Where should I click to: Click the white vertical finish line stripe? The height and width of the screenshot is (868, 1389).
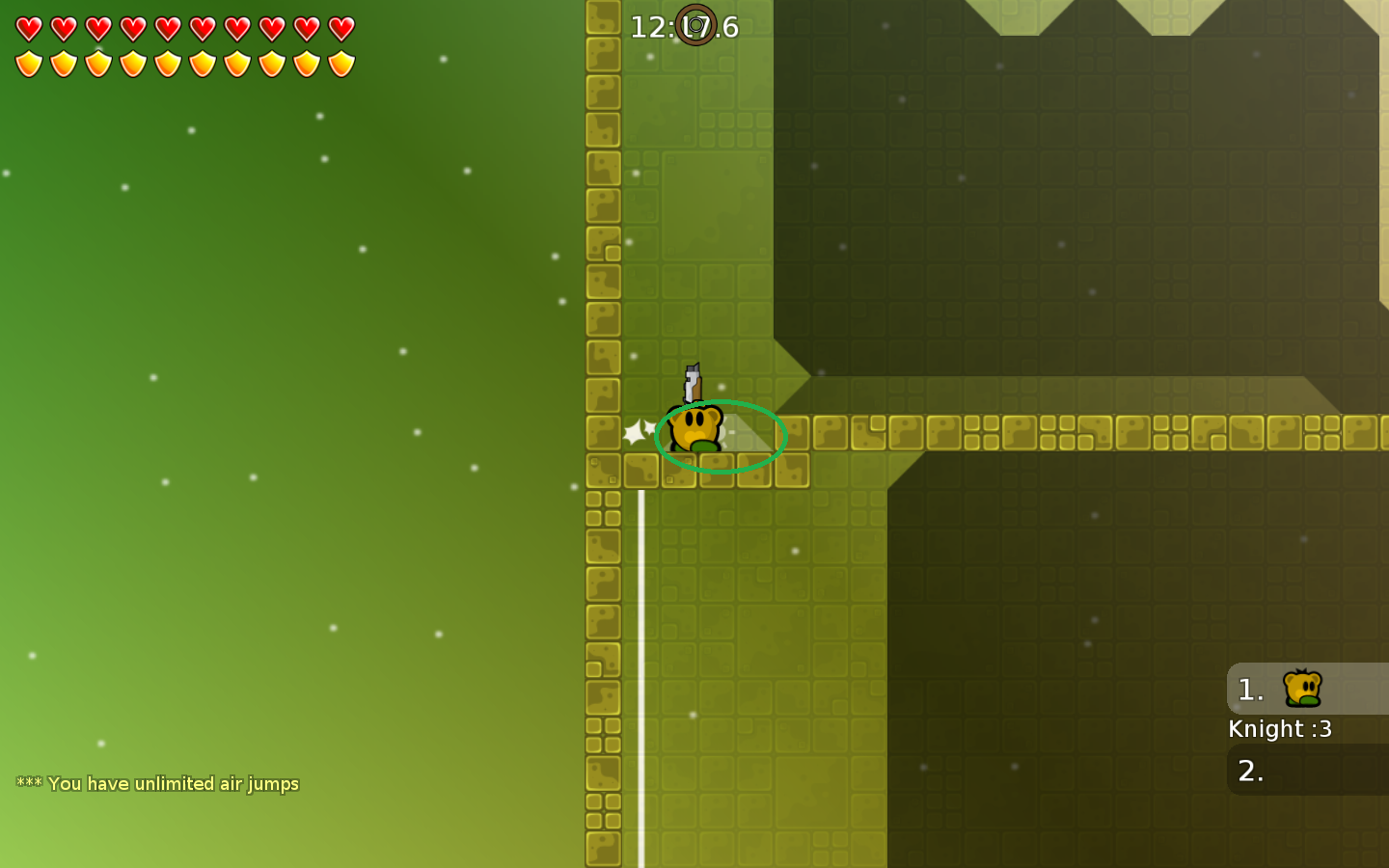640,627
